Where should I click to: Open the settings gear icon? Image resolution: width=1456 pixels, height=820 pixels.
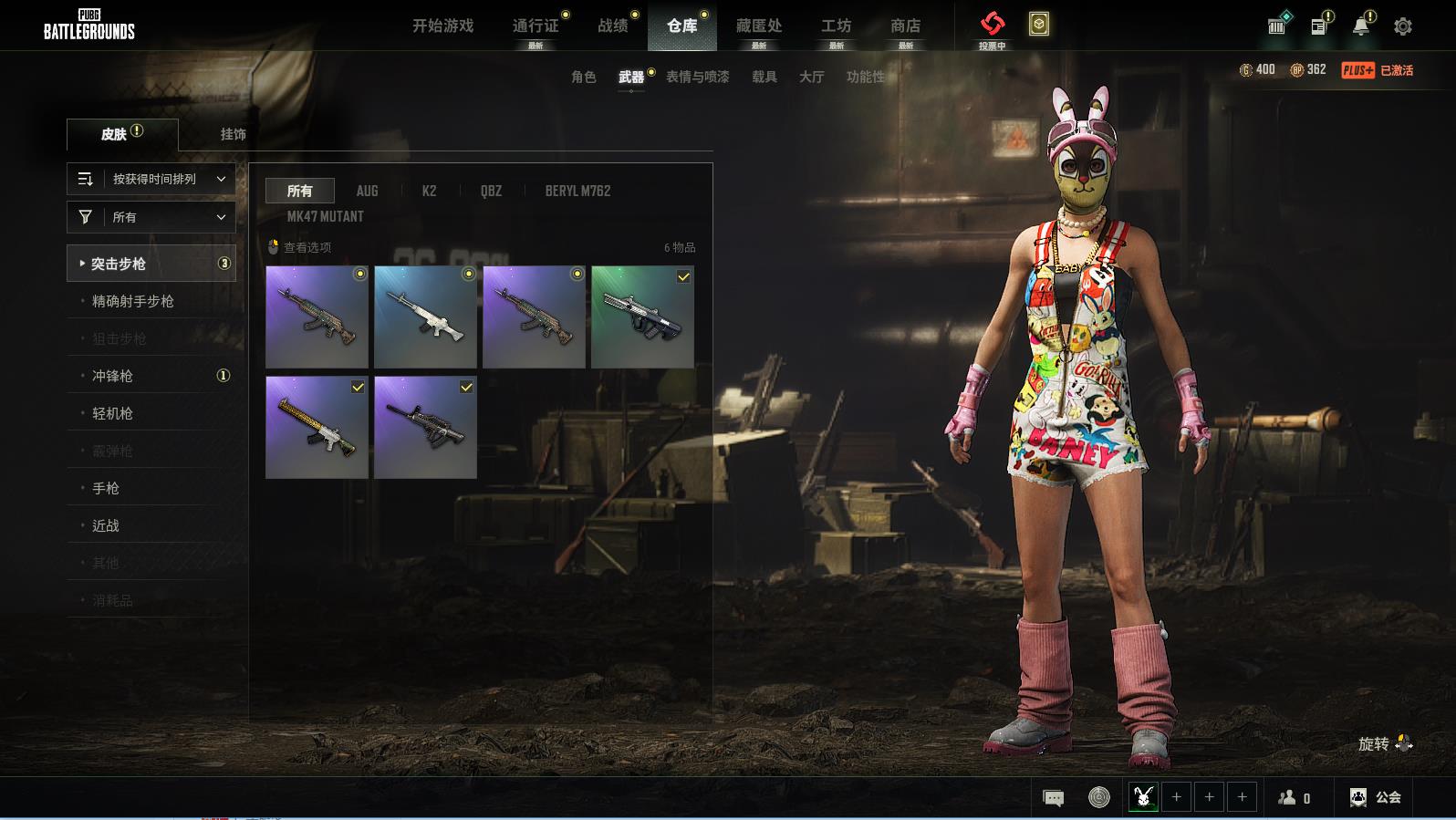pos(1403,26)
